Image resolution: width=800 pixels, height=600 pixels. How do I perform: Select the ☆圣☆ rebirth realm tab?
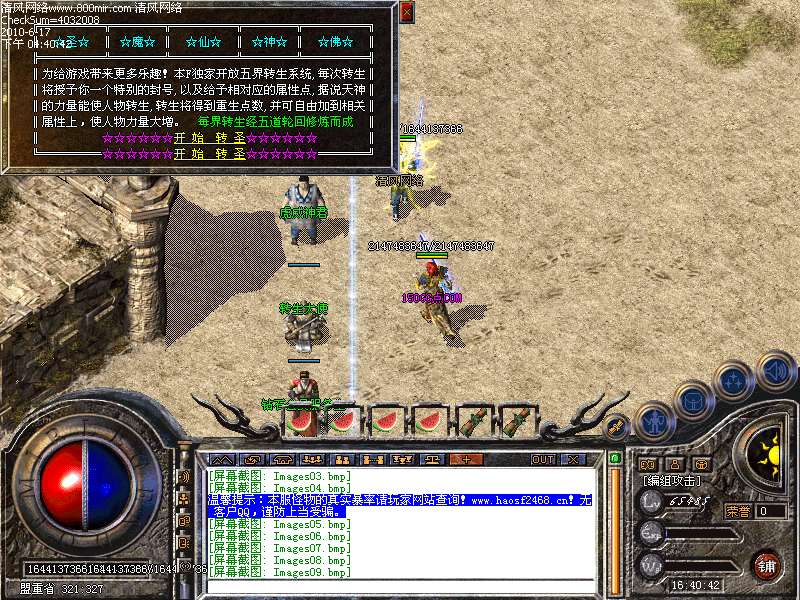coord(71,42)
